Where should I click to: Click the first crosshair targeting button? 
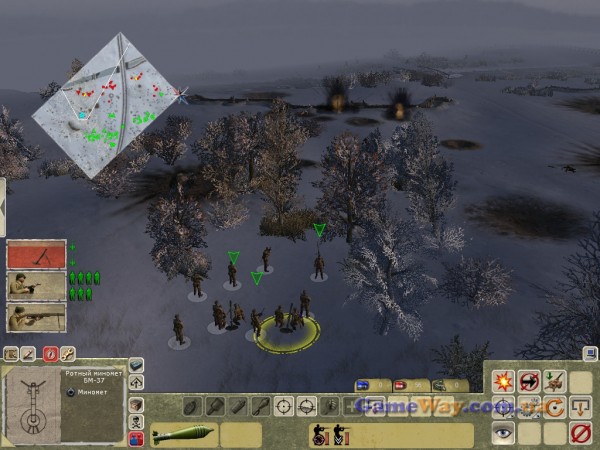pos(283,406)
